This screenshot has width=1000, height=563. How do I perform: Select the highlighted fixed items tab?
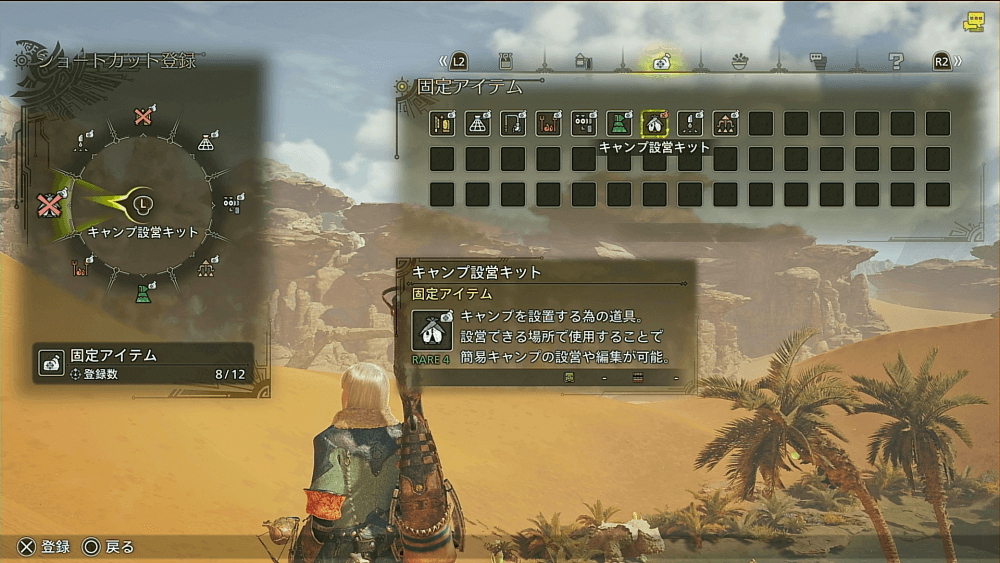click(661, 62)
